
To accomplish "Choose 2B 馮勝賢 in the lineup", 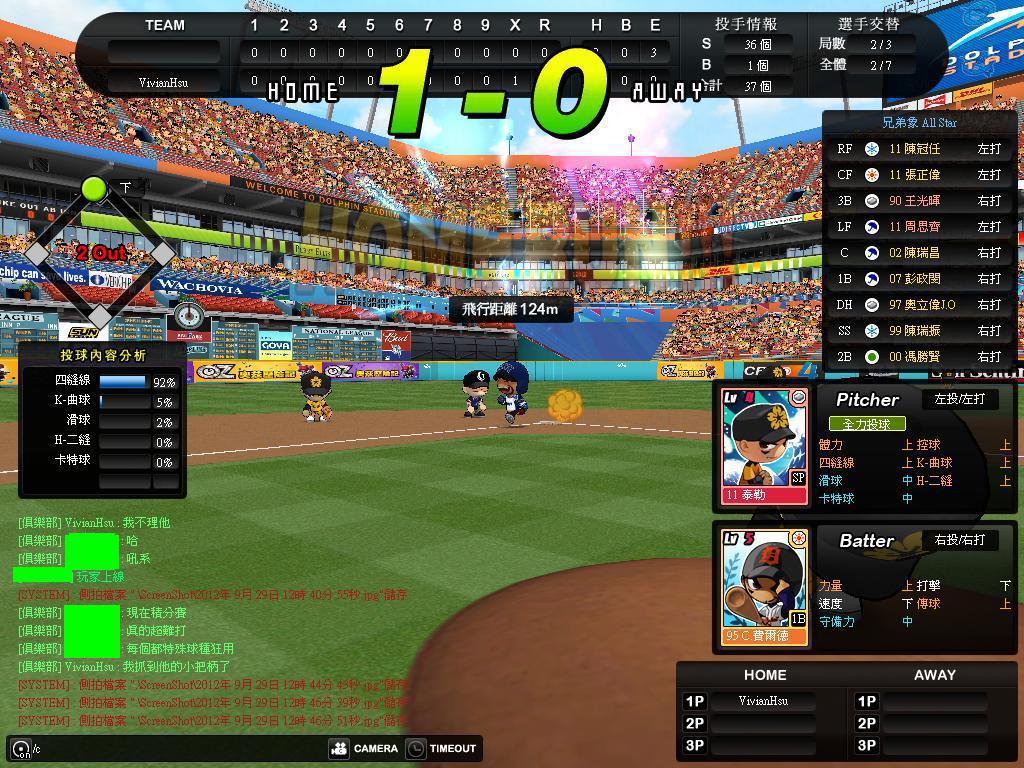I will click(918, 357).
